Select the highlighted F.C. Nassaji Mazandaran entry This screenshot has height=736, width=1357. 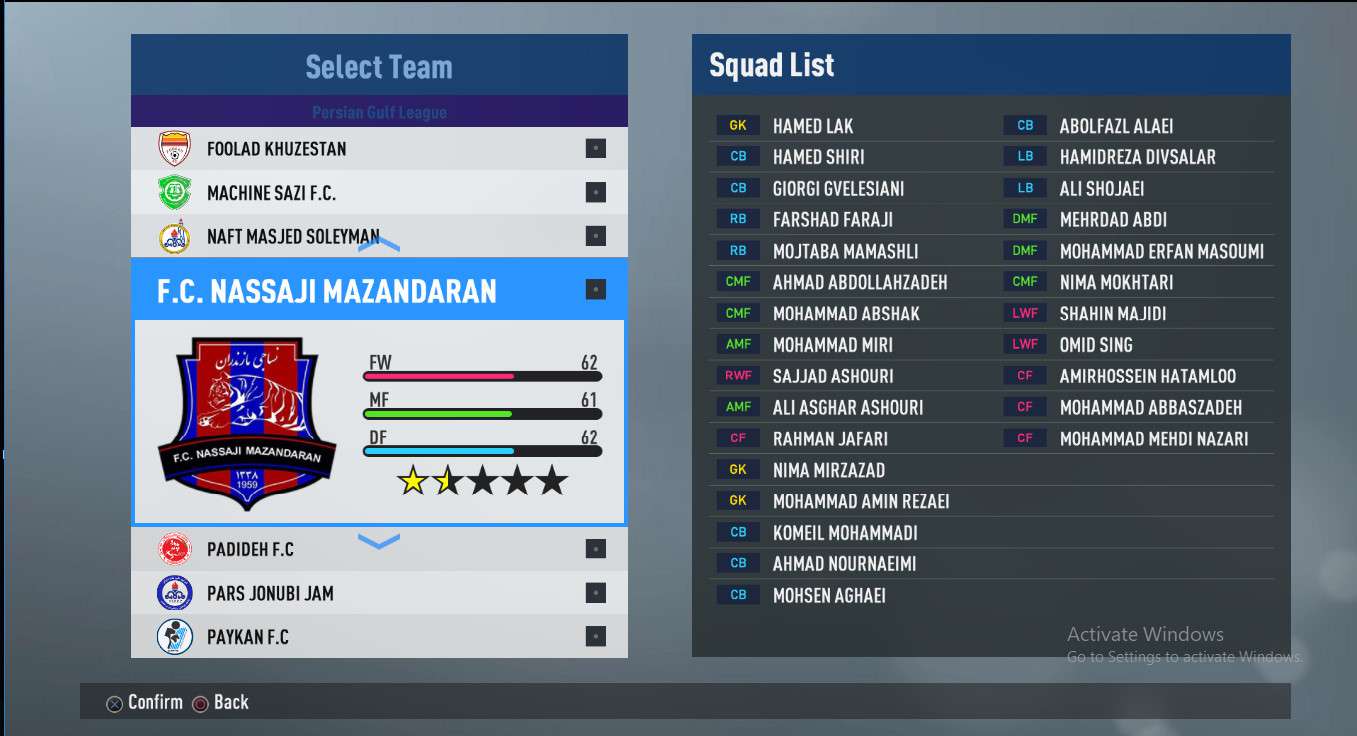(x=327, y=291)
